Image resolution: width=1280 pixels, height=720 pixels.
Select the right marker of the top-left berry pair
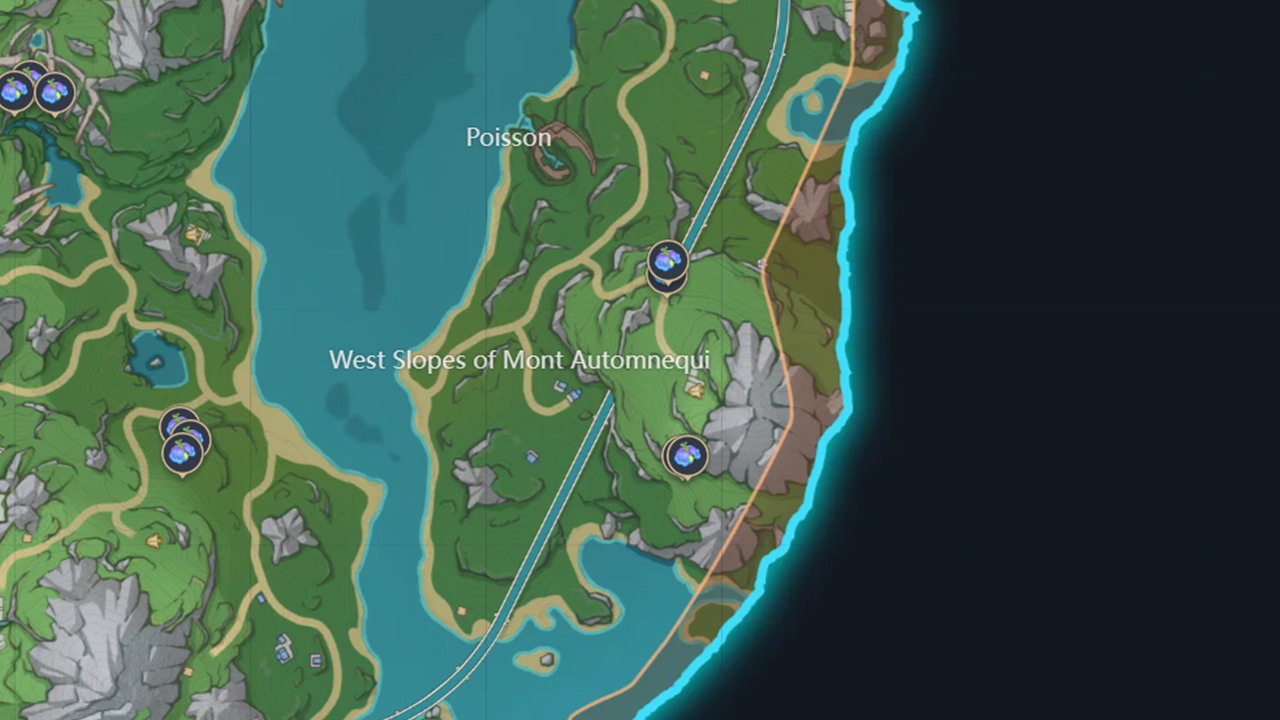(x=57, y=91)
